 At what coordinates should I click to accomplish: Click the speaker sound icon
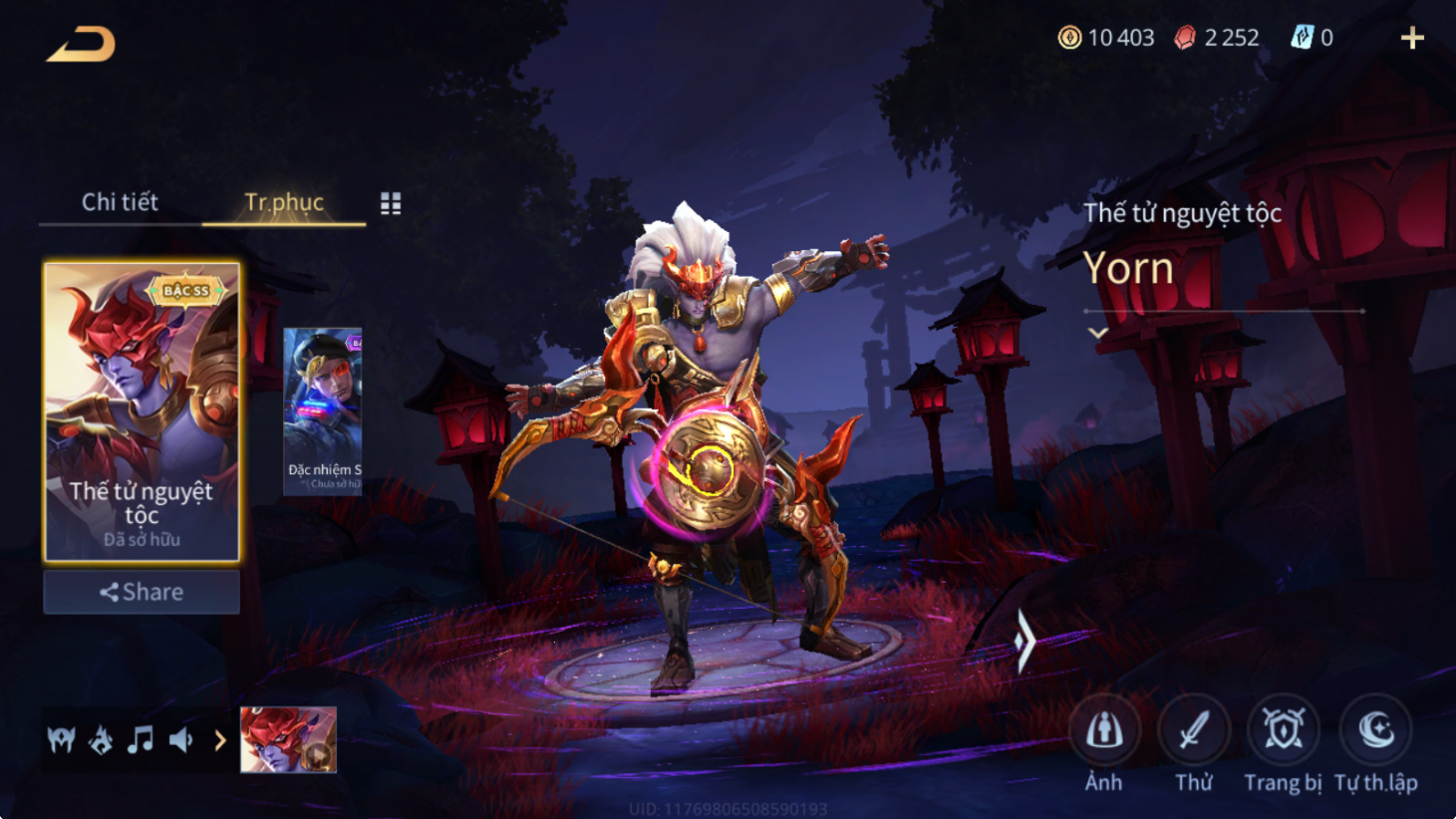[x=180, y=740]
